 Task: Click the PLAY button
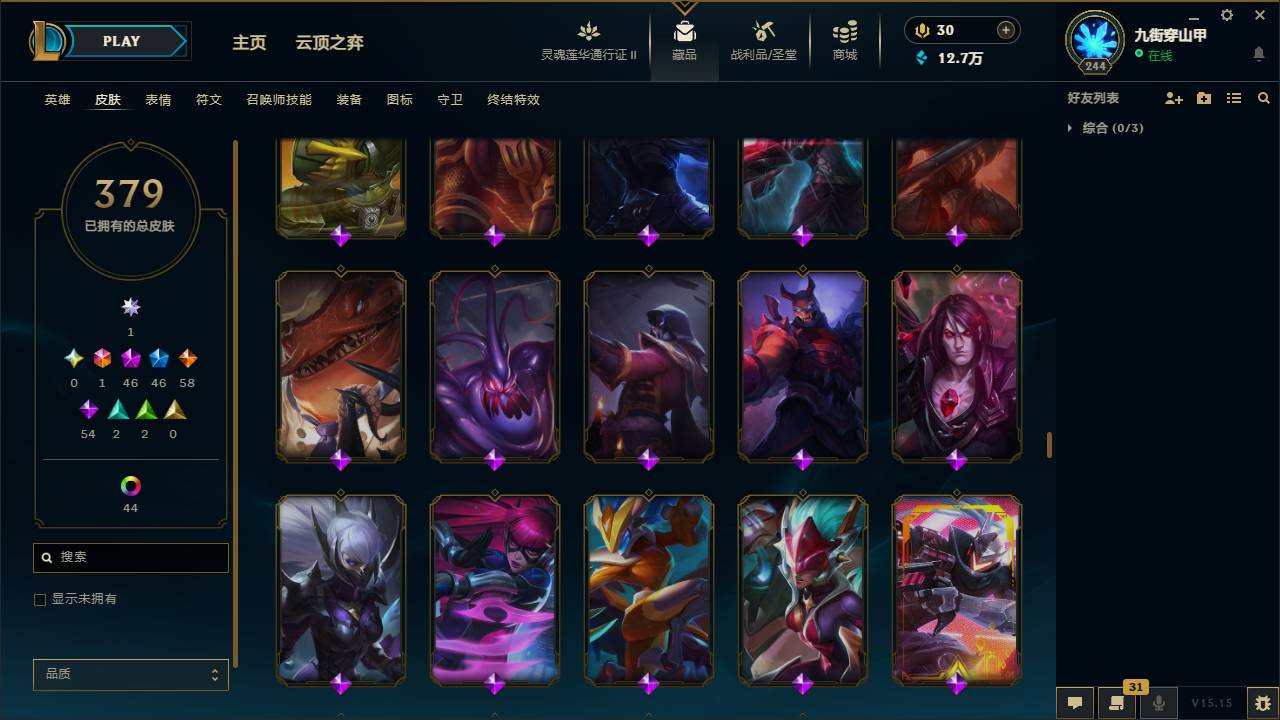[x=120, y=41]
